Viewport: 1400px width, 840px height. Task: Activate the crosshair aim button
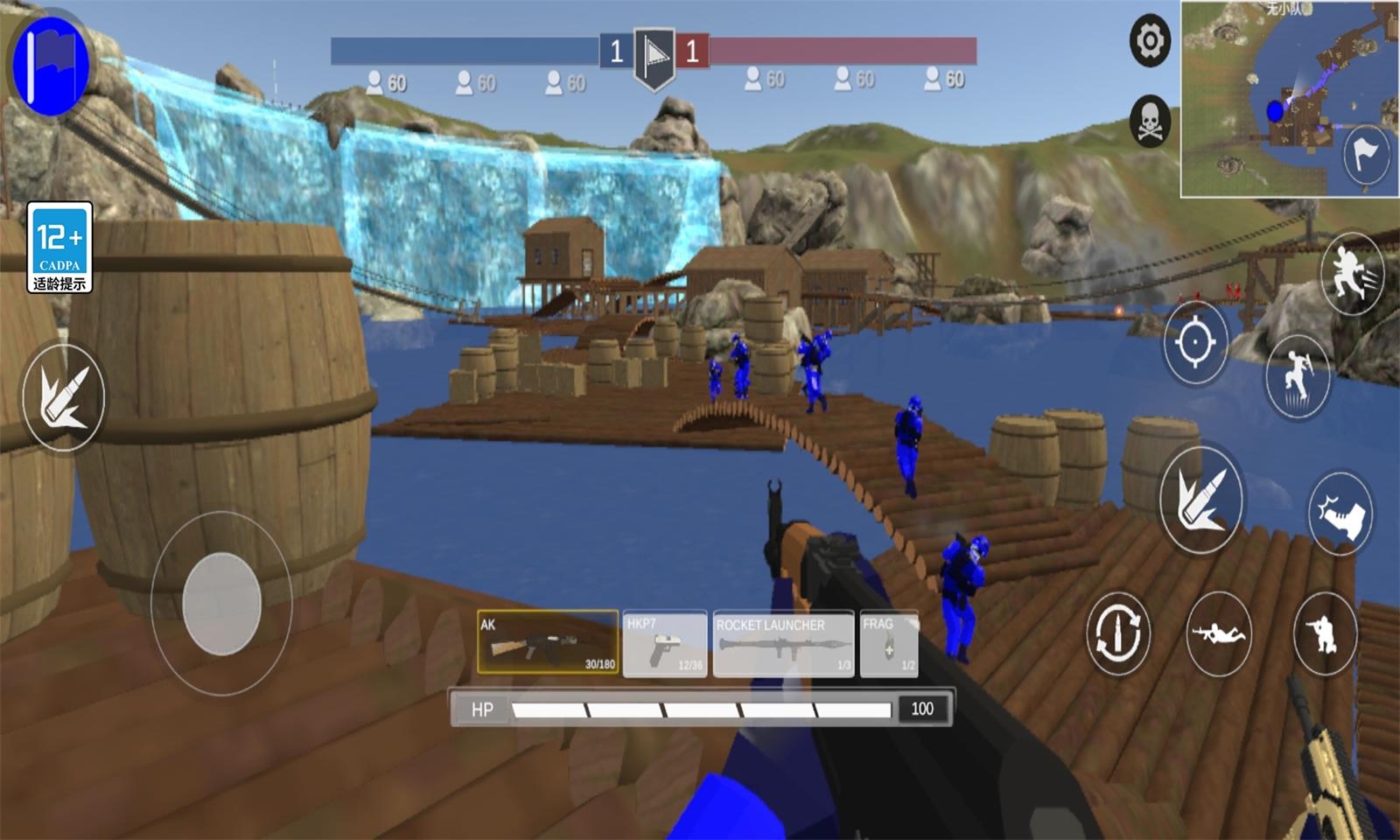1195,342
